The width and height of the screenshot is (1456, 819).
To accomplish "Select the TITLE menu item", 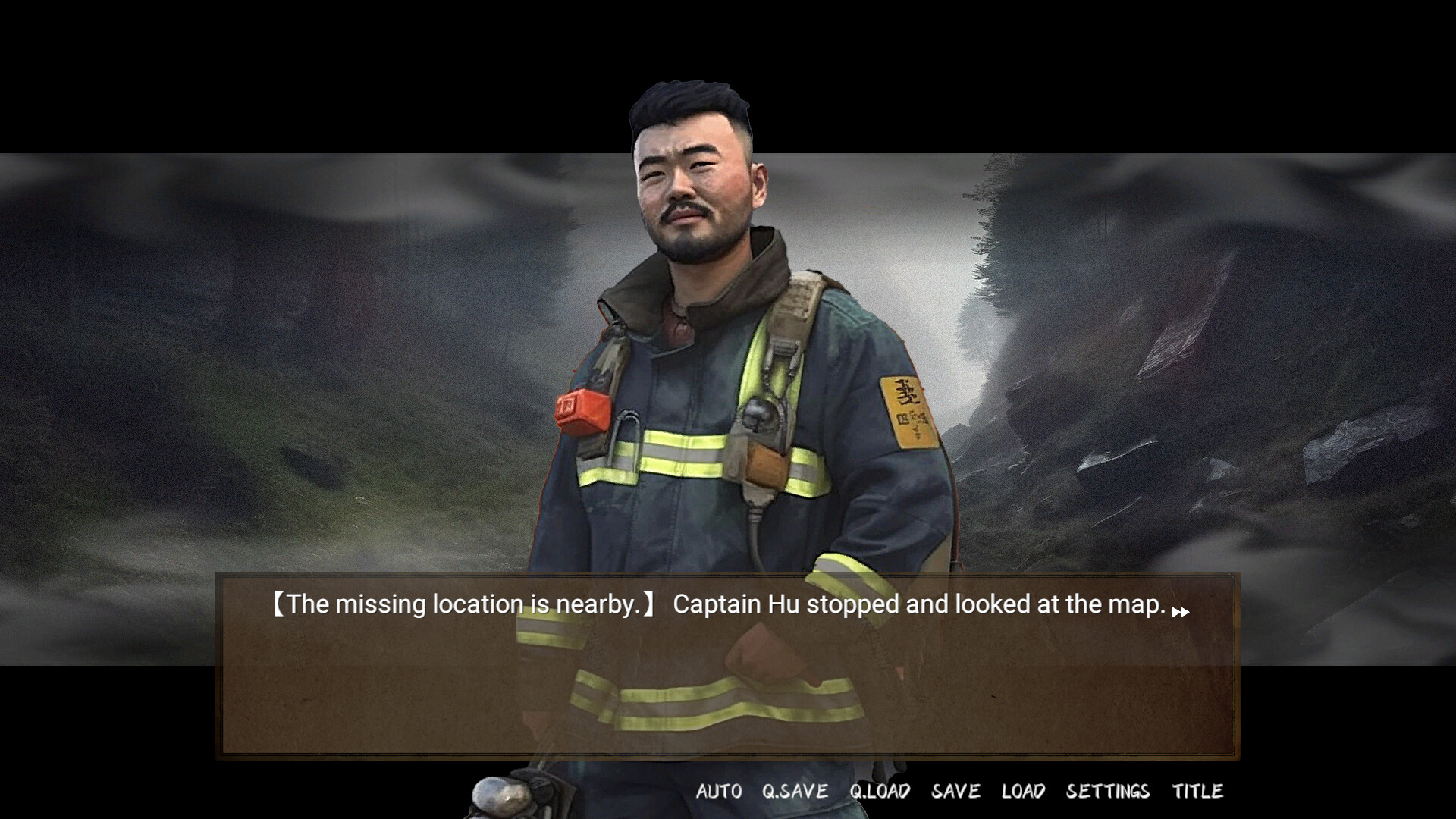I will pos(1197,791).
